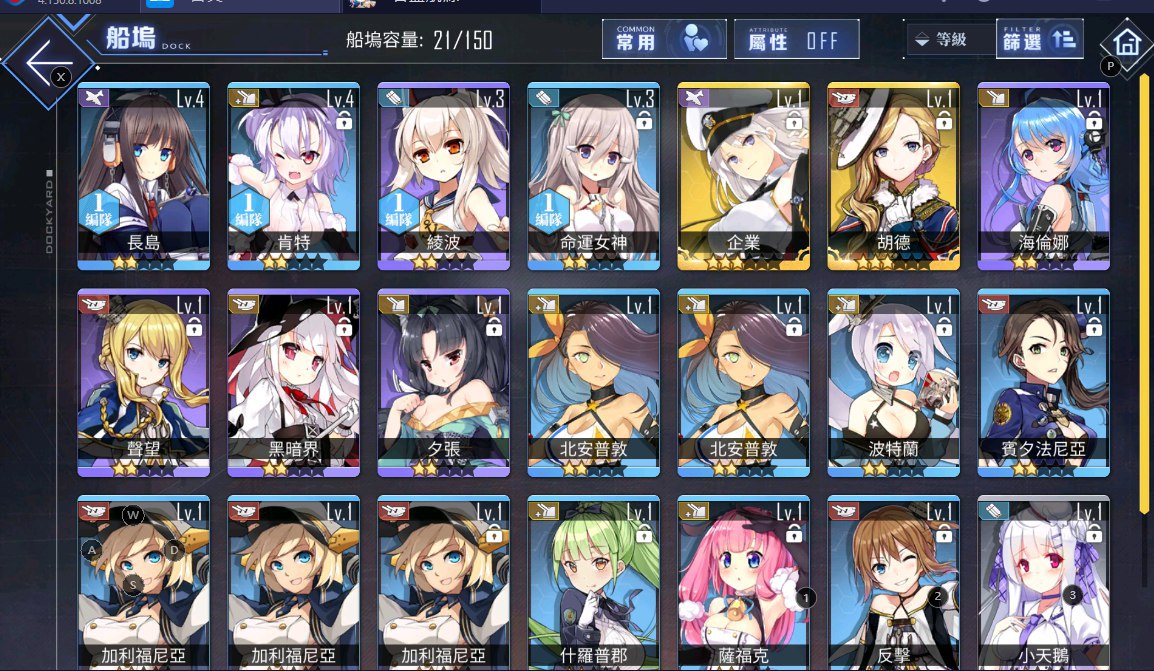1154x671 pixels.
Task: Choose the 綾波 ship card
Action: point(444,175)
